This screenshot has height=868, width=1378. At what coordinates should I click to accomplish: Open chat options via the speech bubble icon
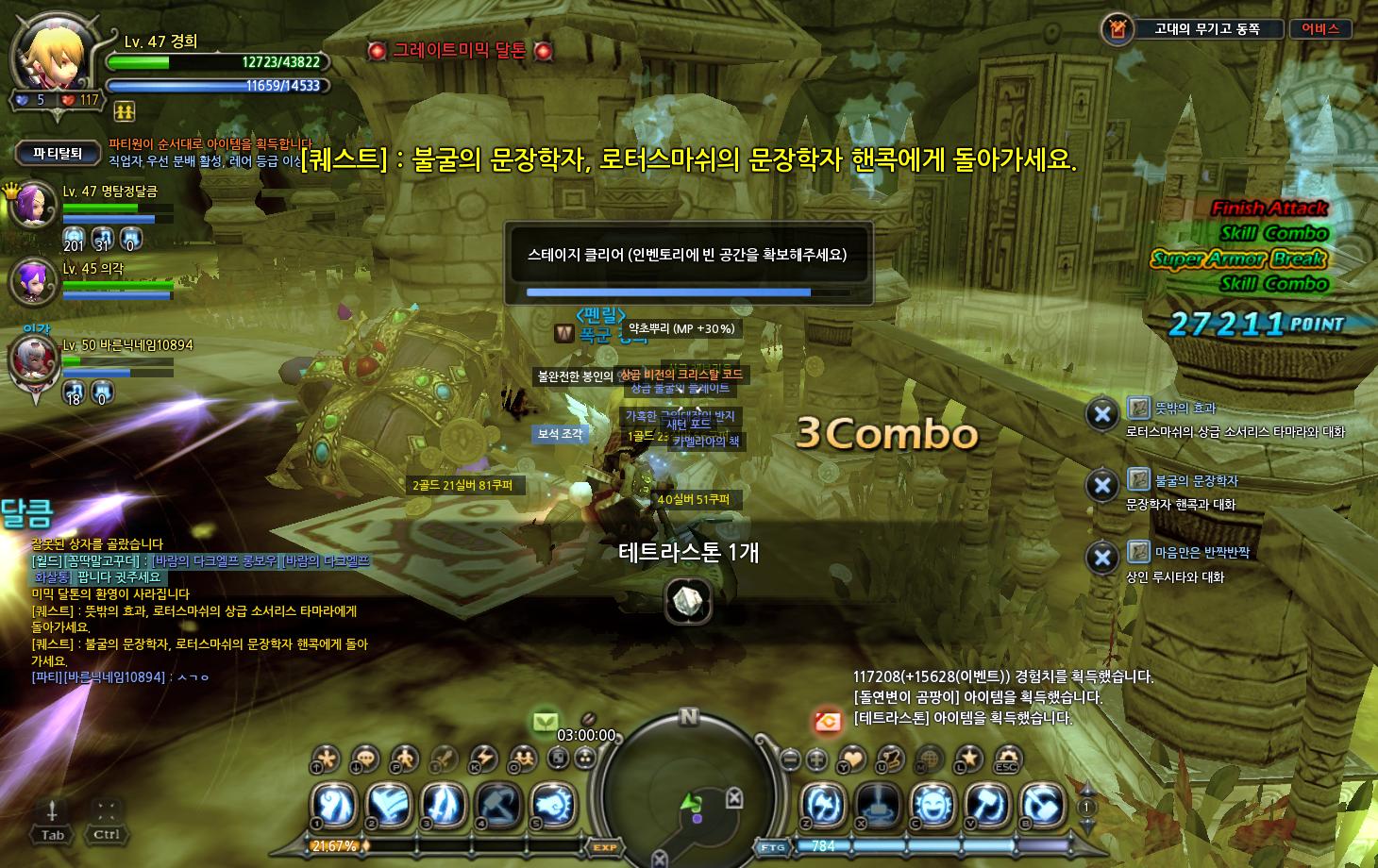(366, 757)
